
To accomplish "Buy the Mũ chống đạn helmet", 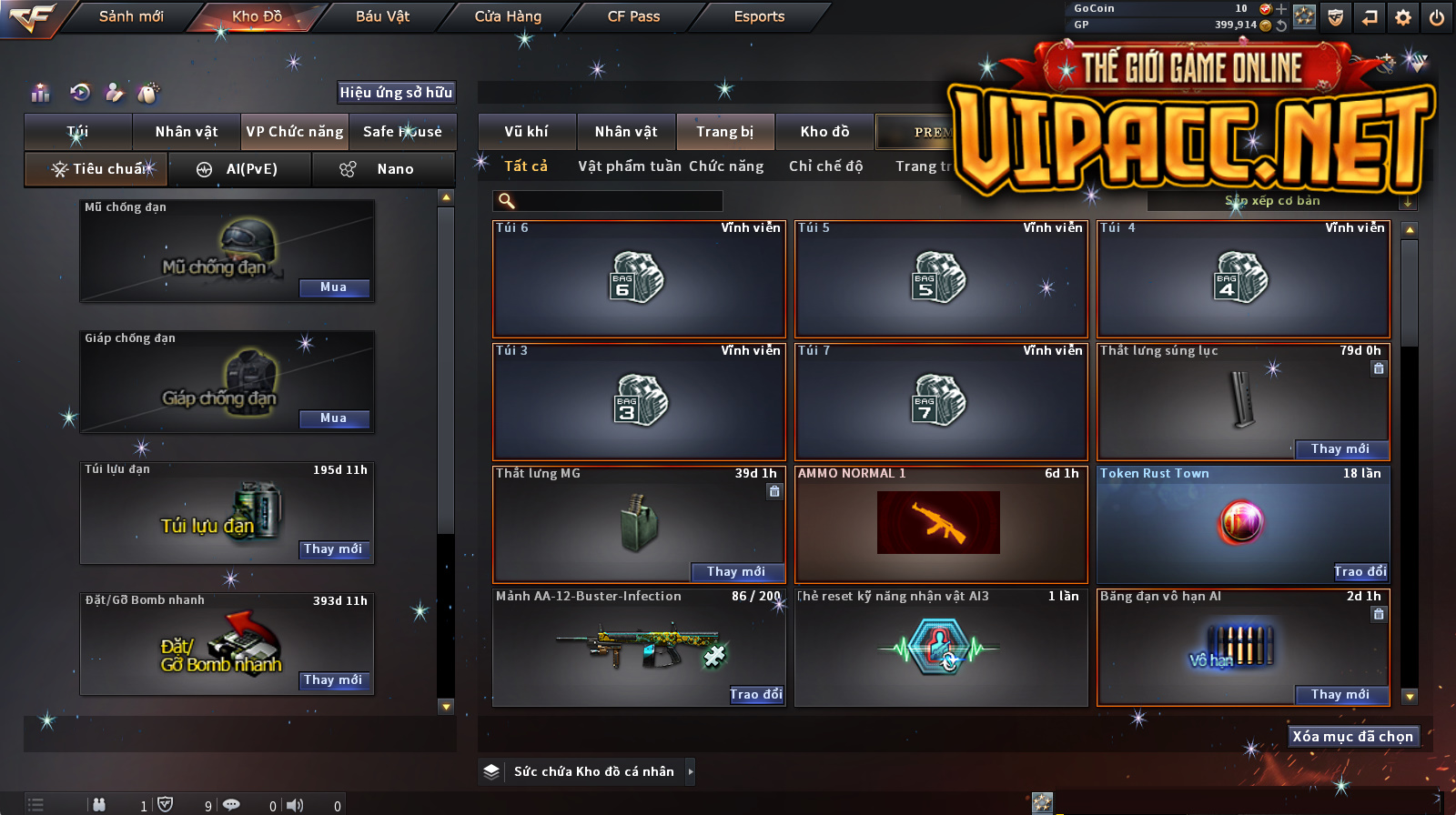I will (334, 287).
